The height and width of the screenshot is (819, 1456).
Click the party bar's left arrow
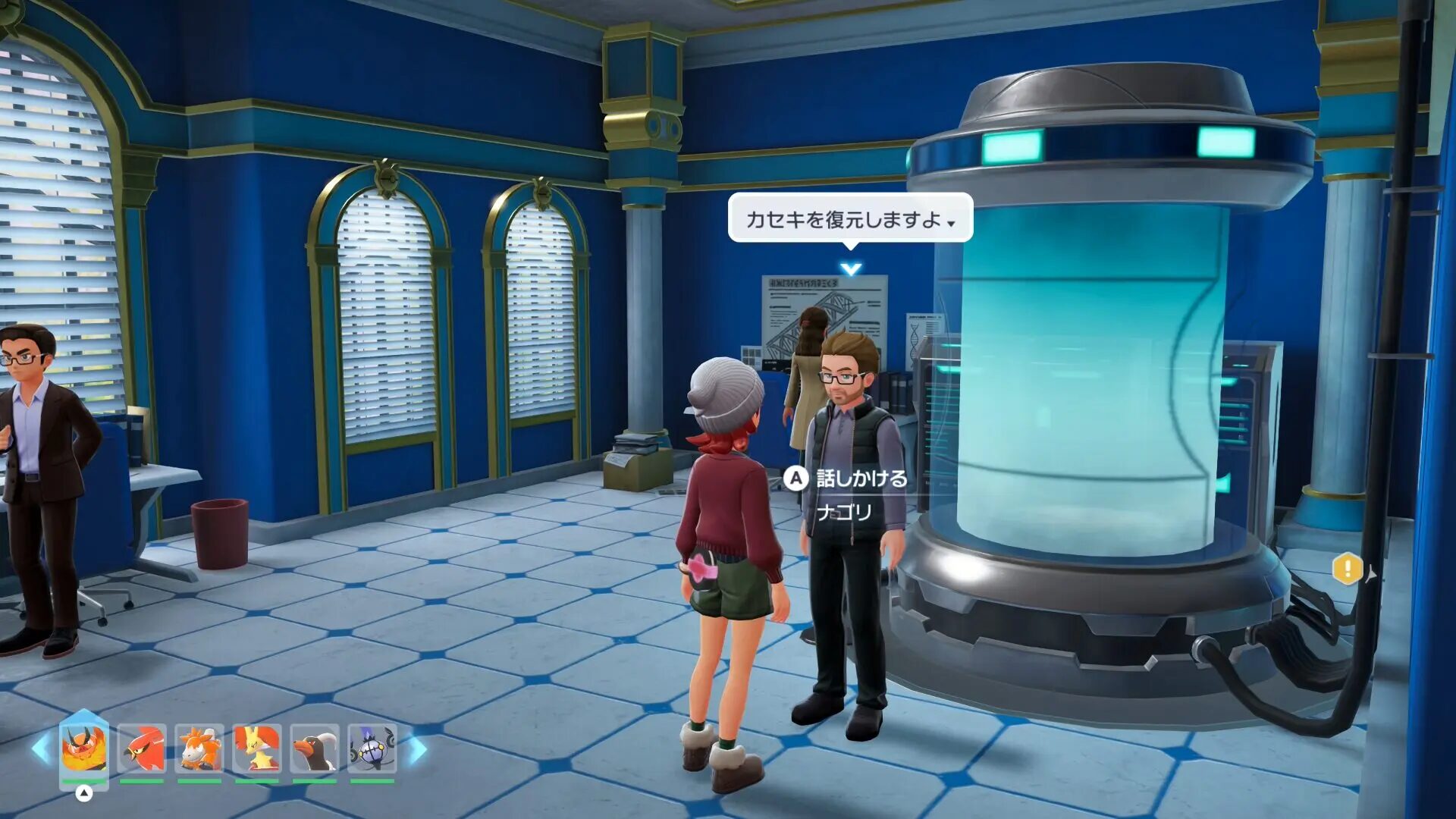pos(41,748)
